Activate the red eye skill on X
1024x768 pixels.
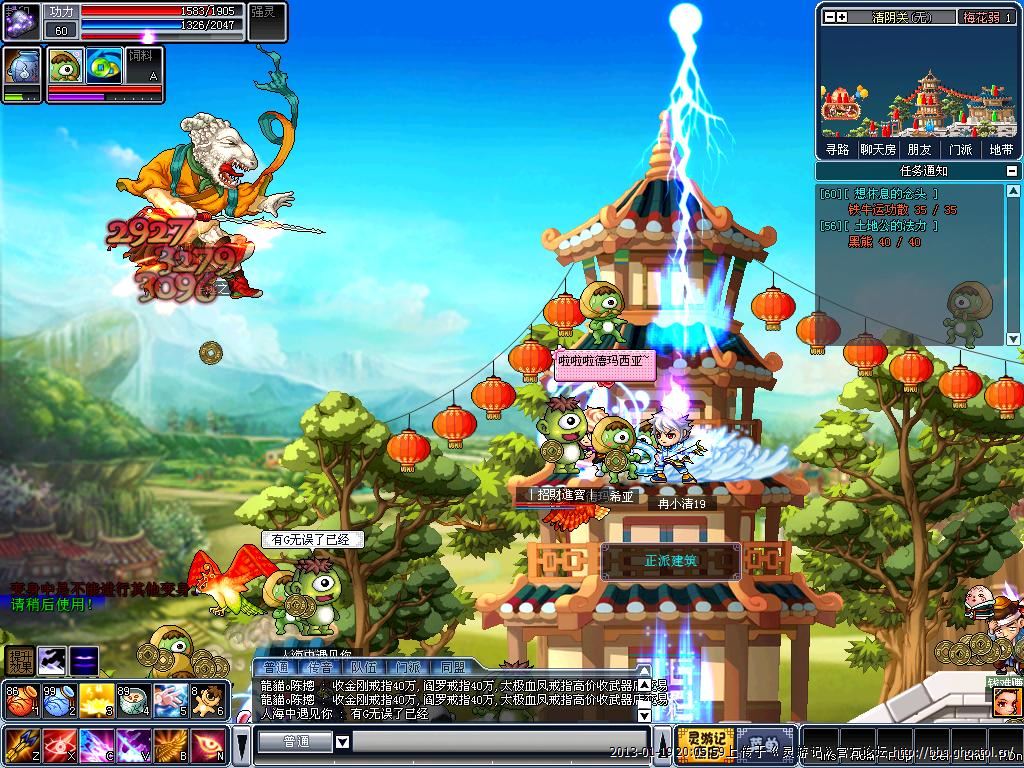point(57,745)
